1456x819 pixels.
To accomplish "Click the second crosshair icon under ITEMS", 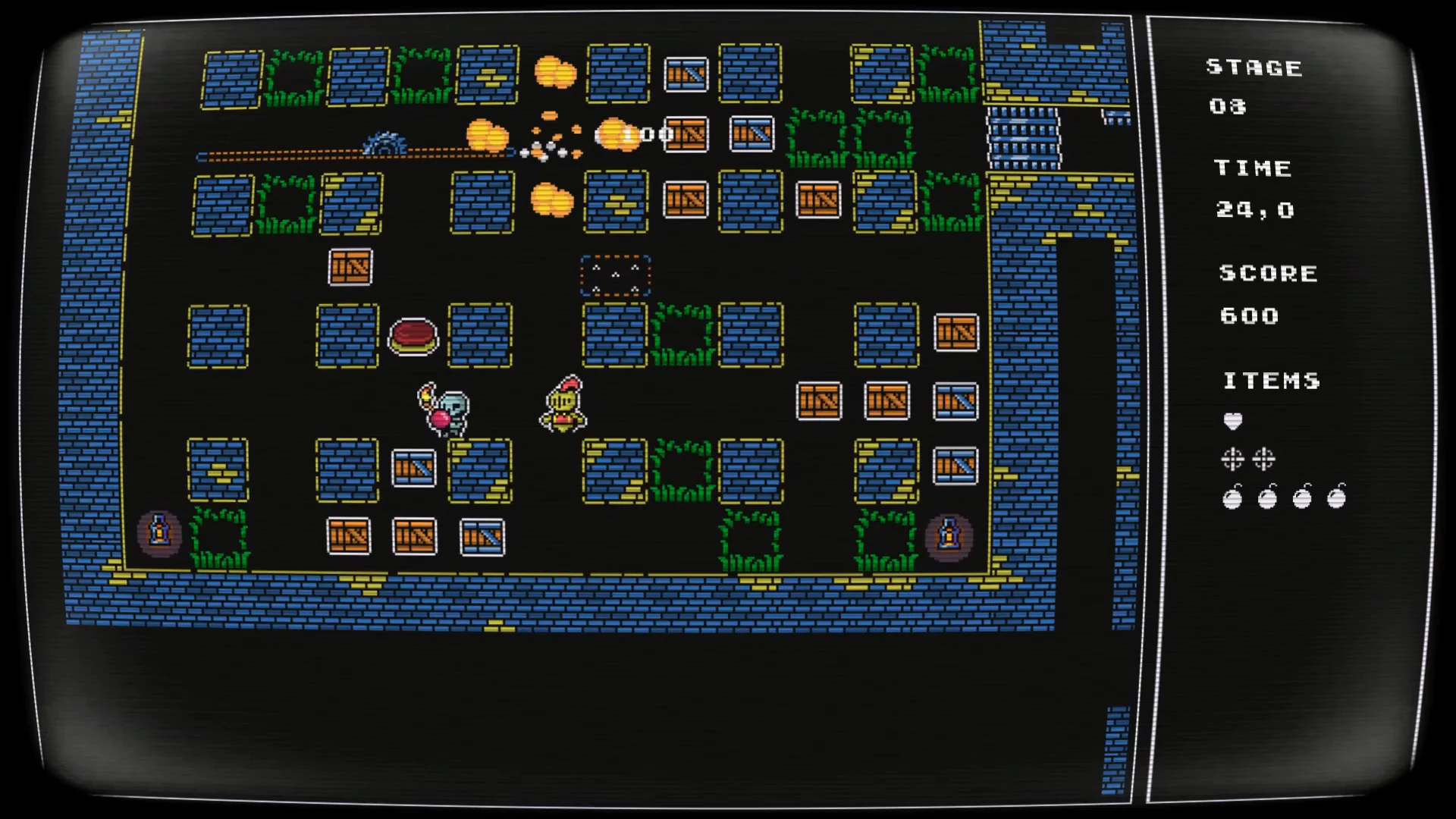I will pos(1263,459).
